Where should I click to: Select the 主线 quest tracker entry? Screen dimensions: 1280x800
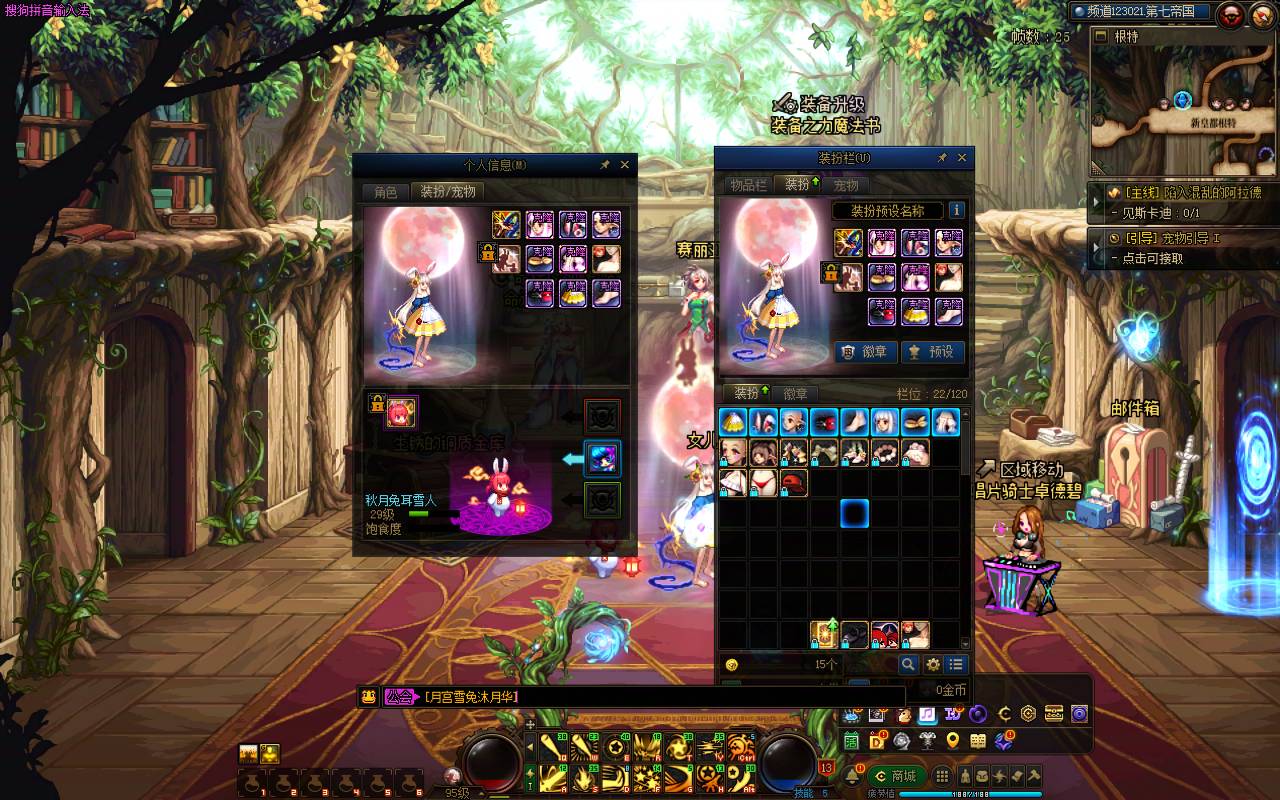1185,193
